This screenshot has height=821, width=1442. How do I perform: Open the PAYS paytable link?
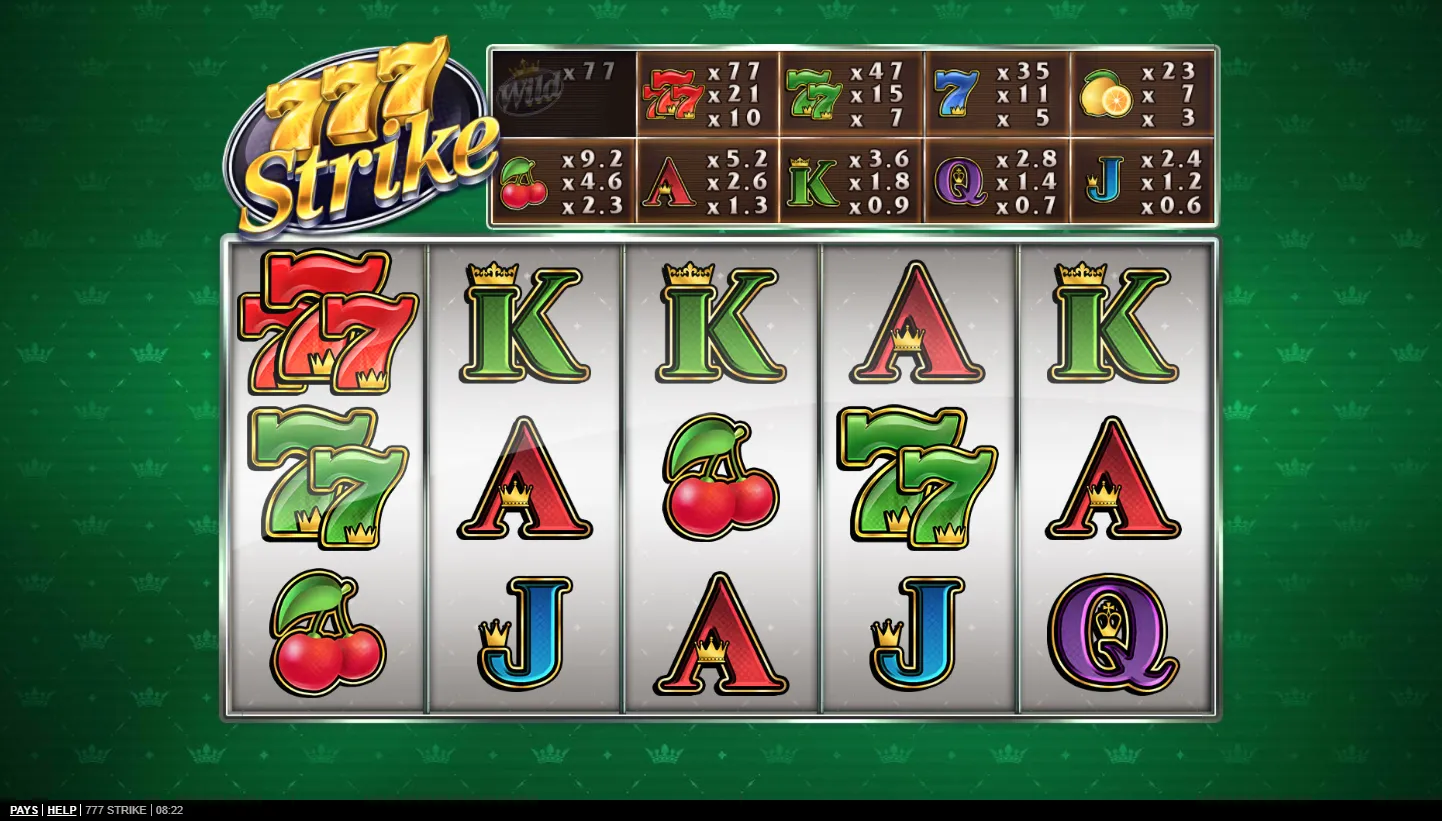coord(24,810)
